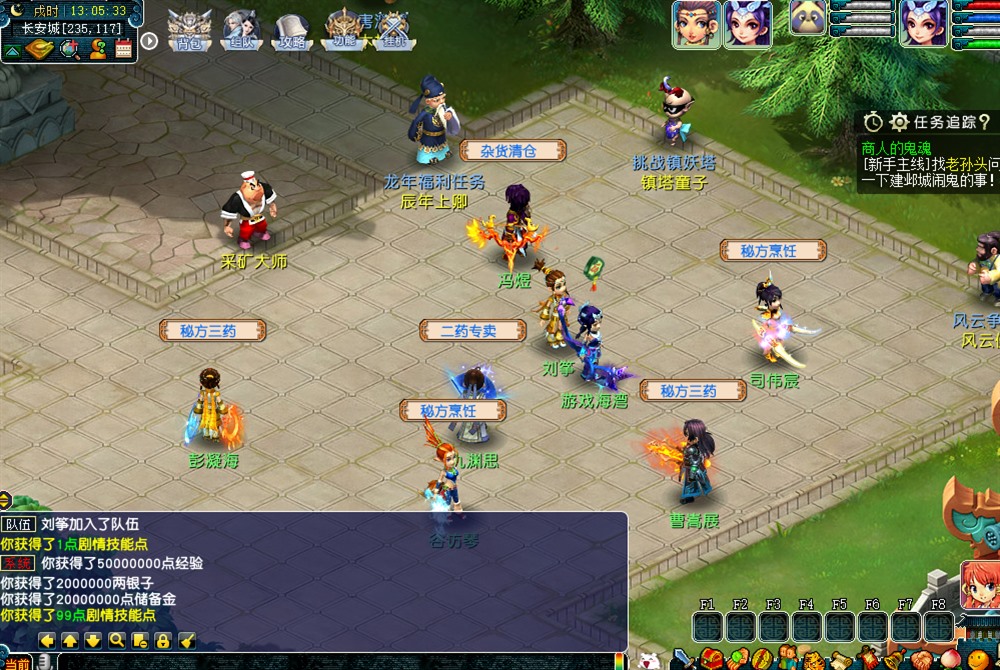Open the 背包 bag menu
Viewport: 1000px width, 670px height.
coord(188,30)
